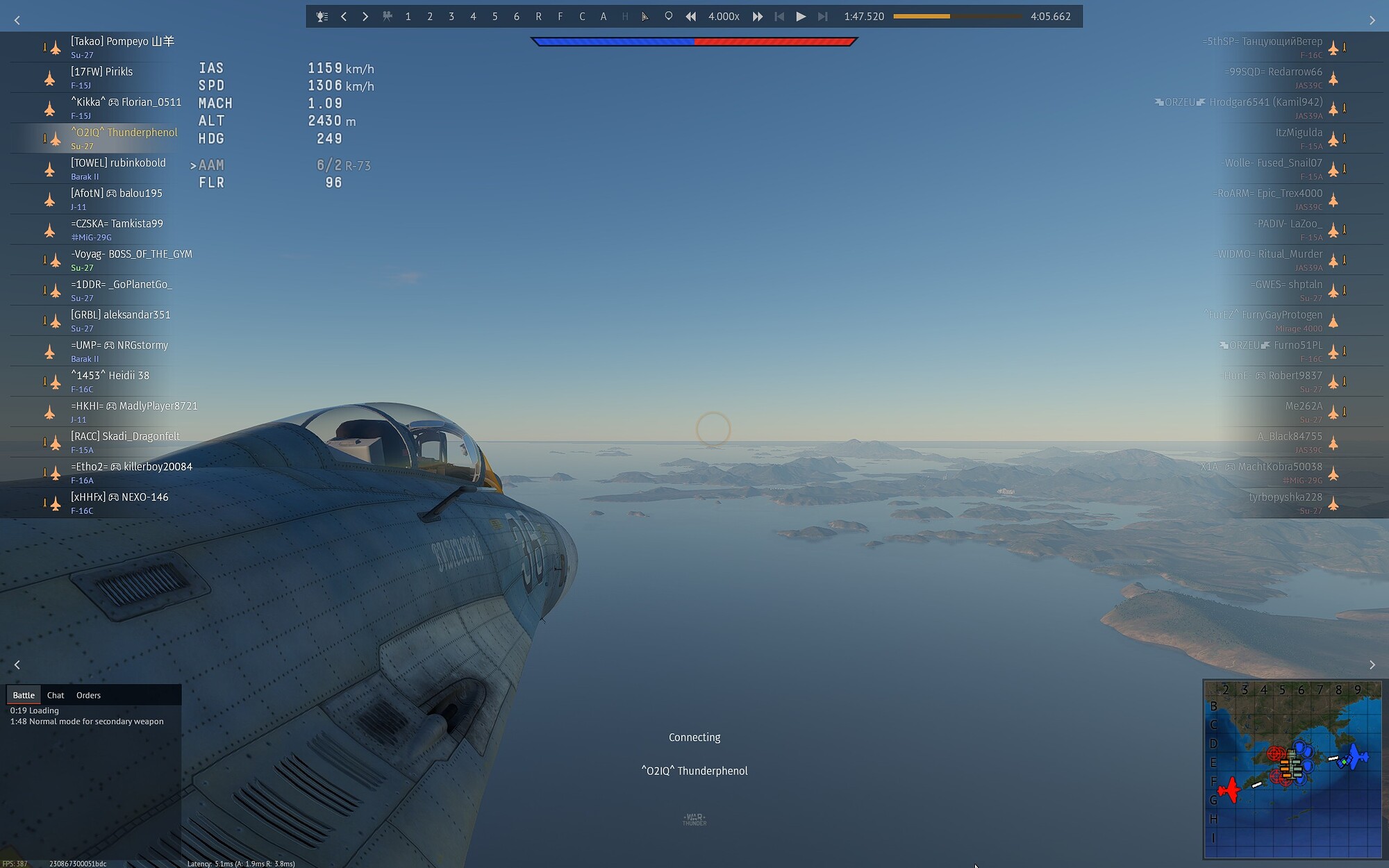Toggle the F camera mode
This screenshot has height=868, width=1389.
tap(559, 16)
